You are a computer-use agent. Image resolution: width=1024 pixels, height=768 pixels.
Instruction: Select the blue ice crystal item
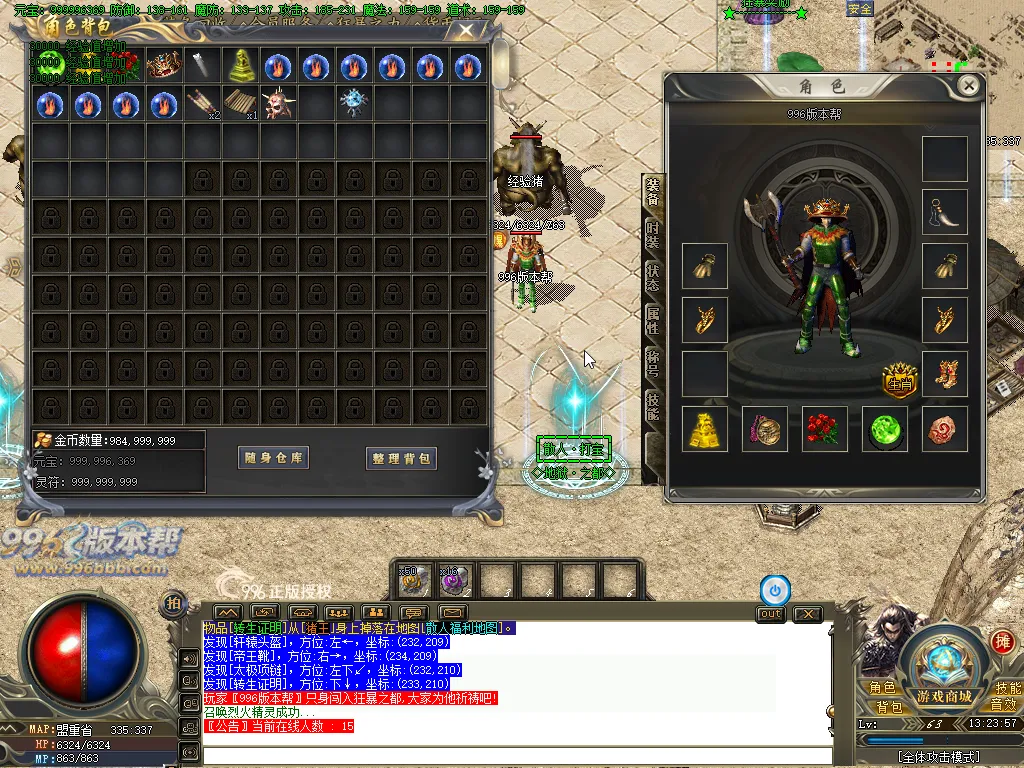[x=352, y=102]
